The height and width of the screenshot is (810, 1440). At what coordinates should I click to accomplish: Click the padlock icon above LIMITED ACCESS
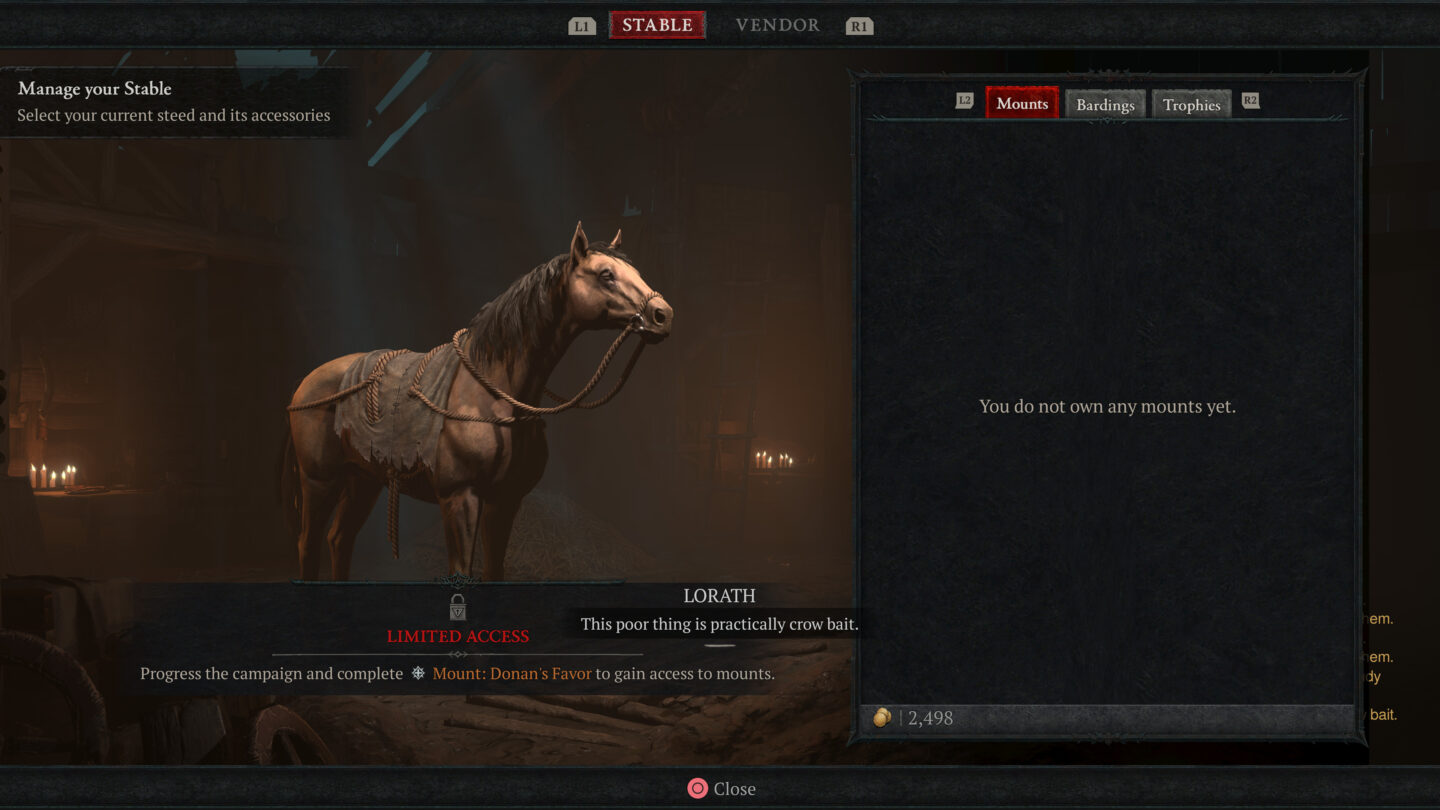458,607
